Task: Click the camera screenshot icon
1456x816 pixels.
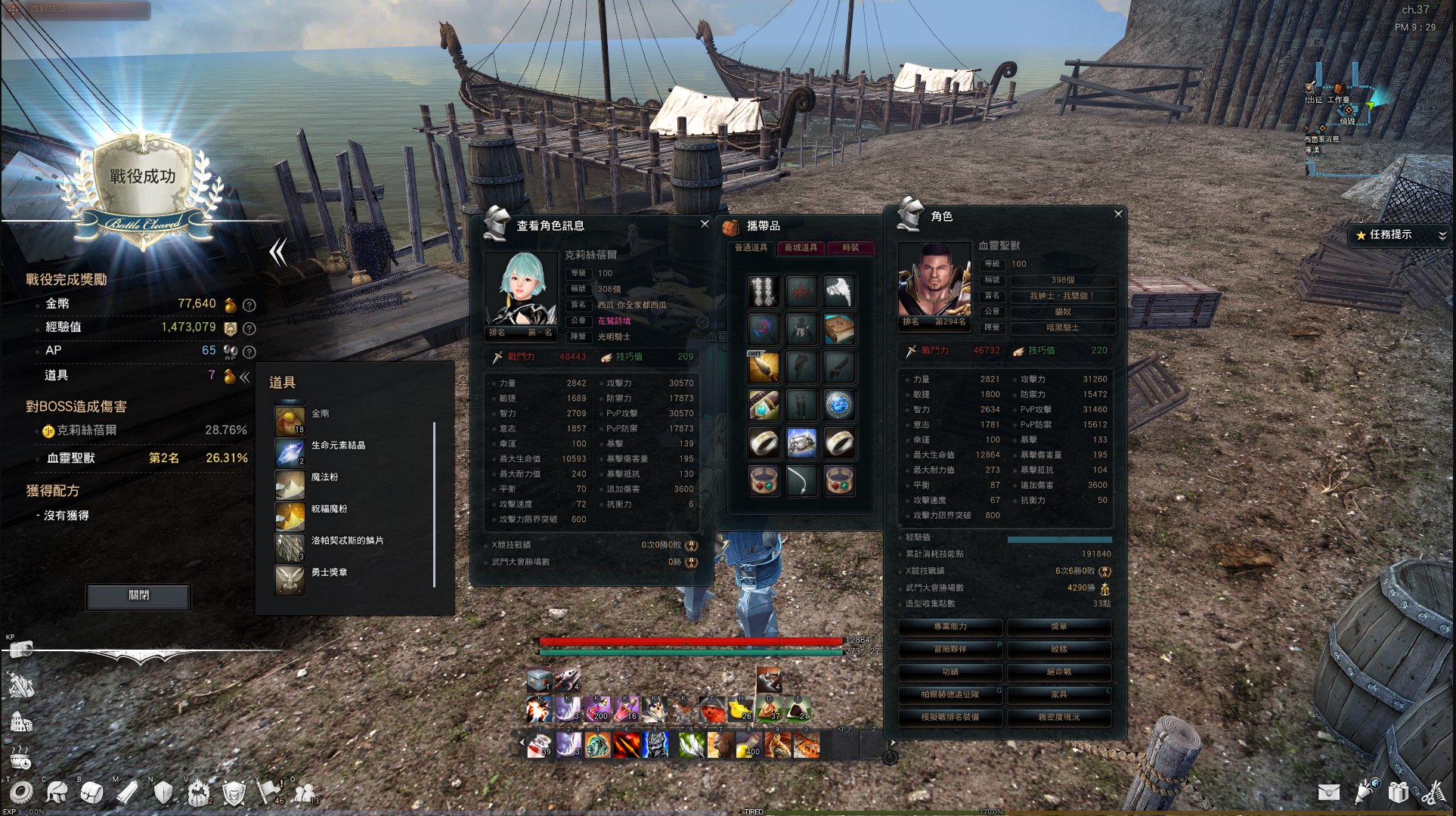Action: coord(21,650)
